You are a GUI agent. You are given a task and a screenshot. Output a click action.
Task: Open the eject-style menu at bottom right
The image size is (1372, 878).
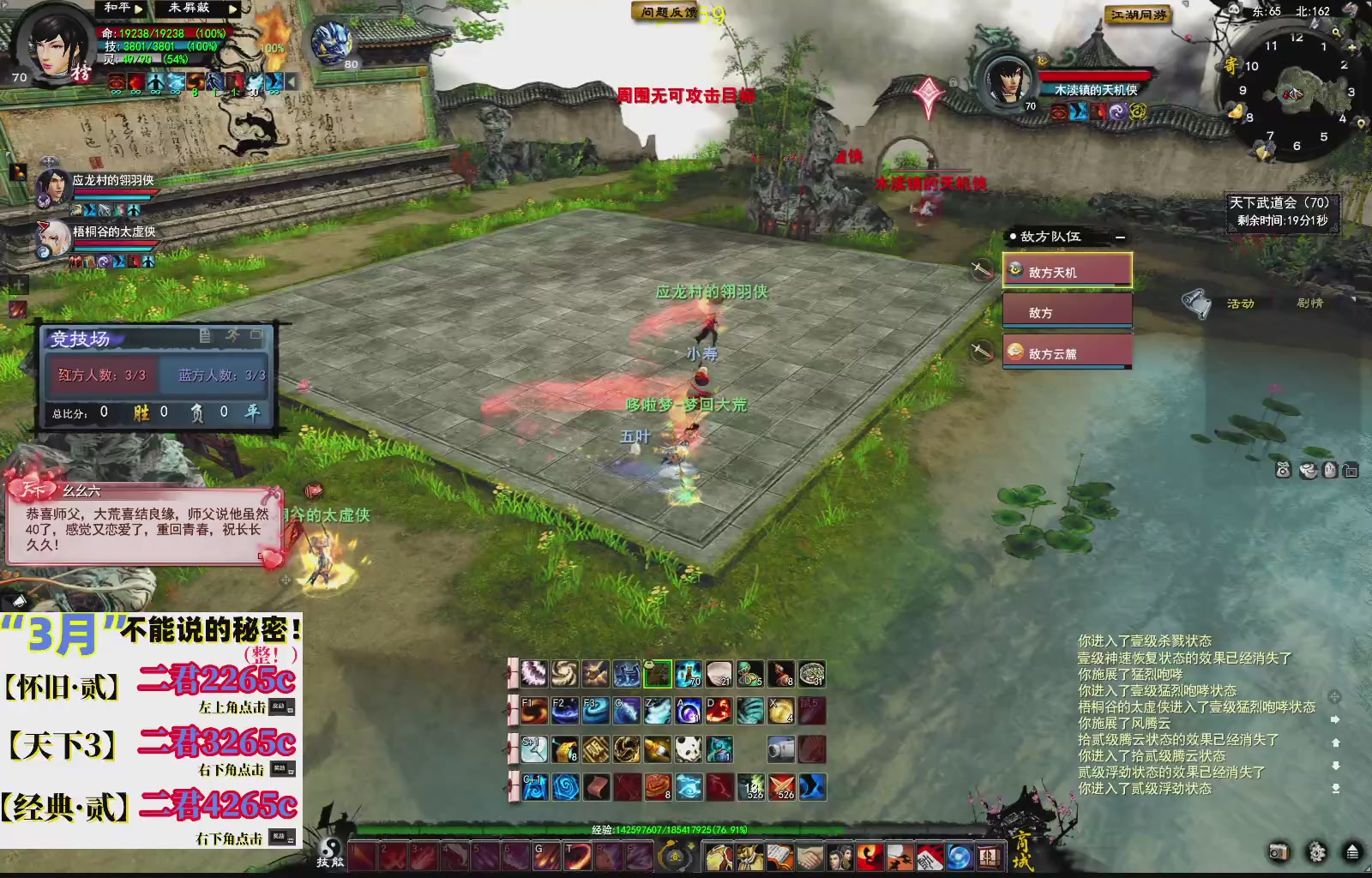(x=1352, y=851)
